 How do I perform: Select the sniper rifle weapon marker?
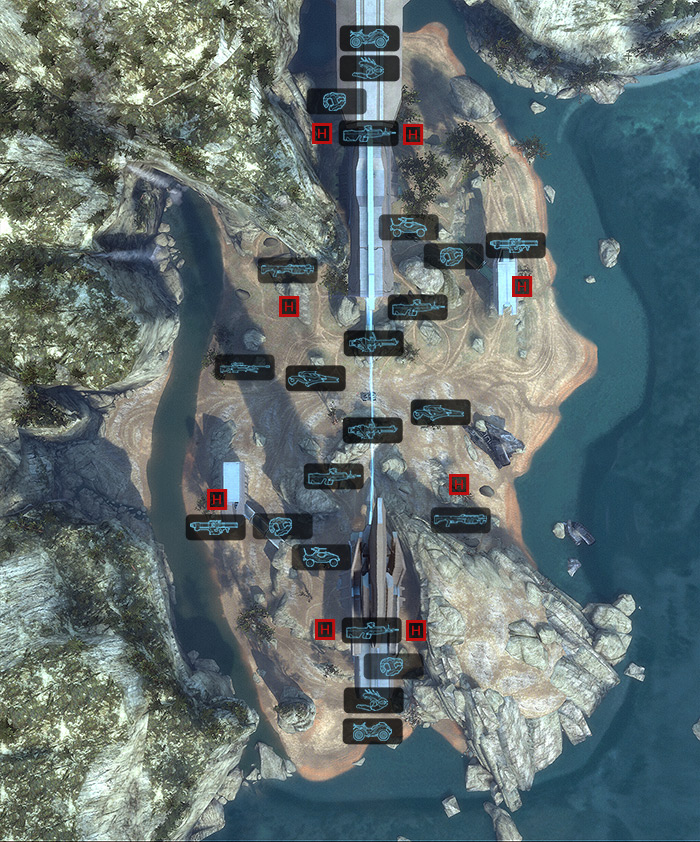tap(244, 367)
